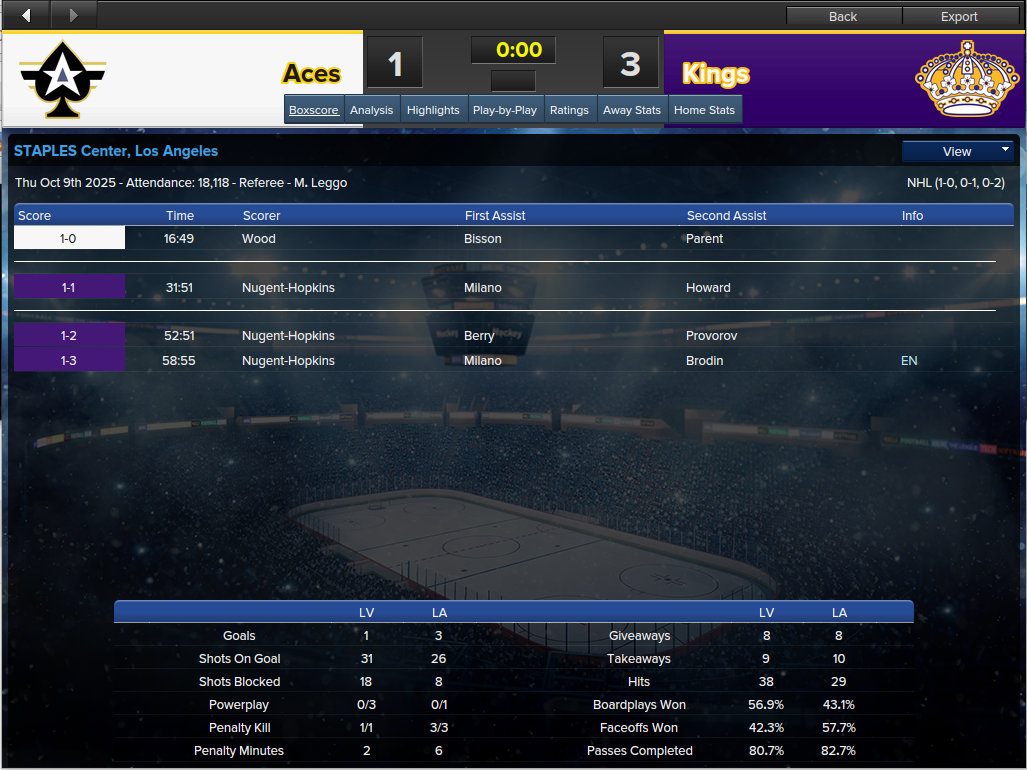Click the Back button

(843, 16)
